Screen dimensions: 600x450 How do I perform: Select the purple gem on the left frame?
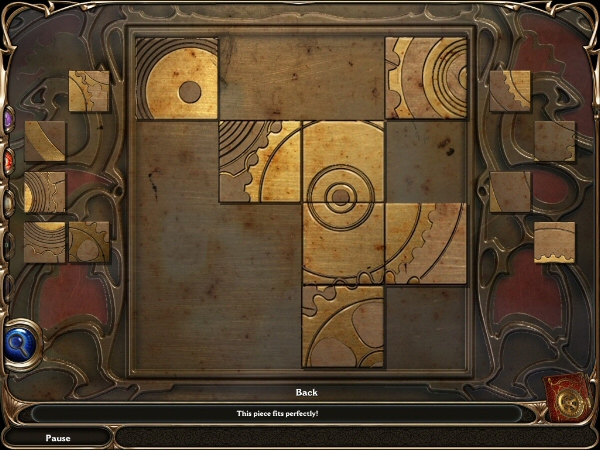(x=9, y=119)
